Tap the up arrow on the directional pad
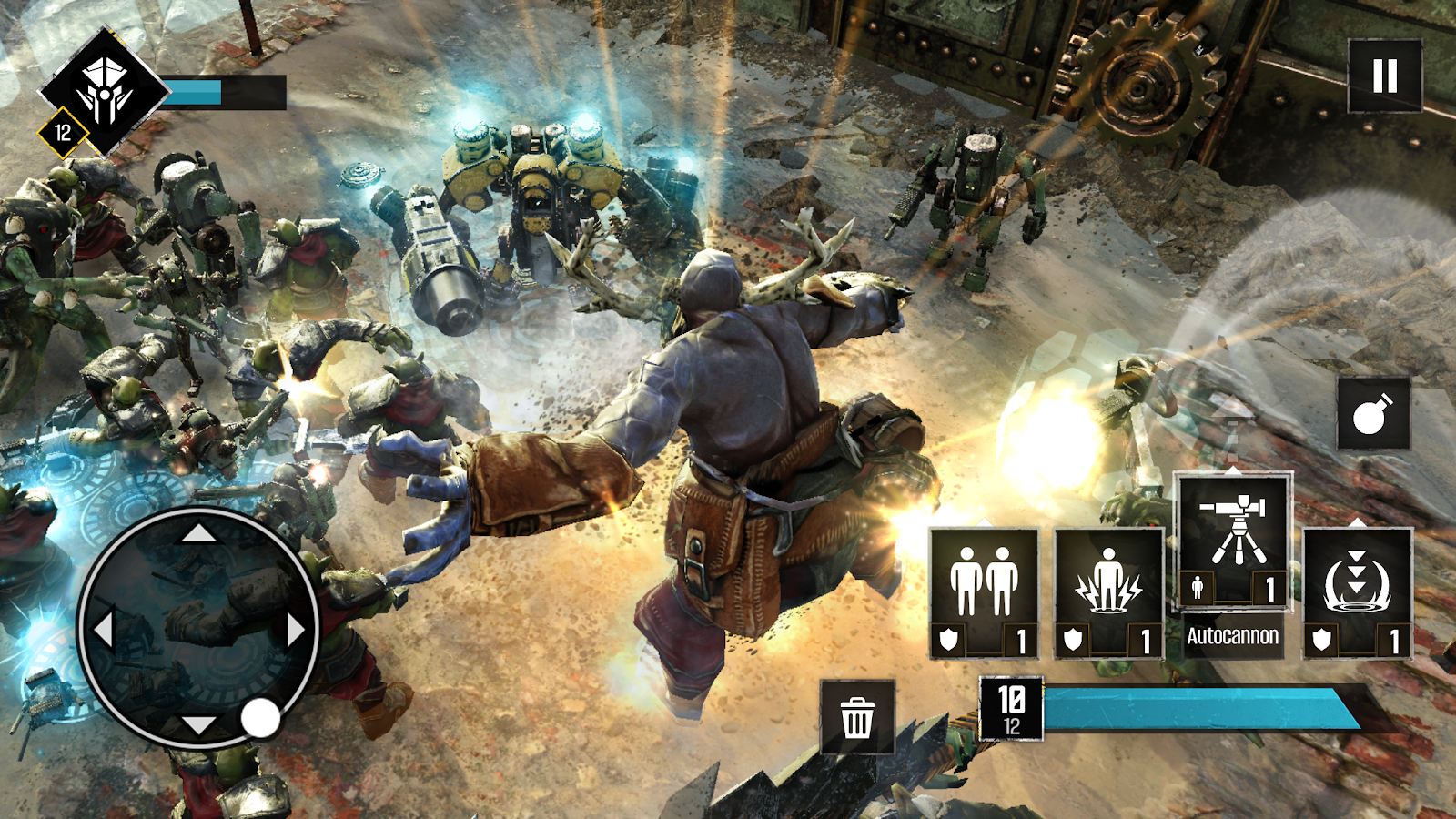1456x819 pixels. [198, 532]
